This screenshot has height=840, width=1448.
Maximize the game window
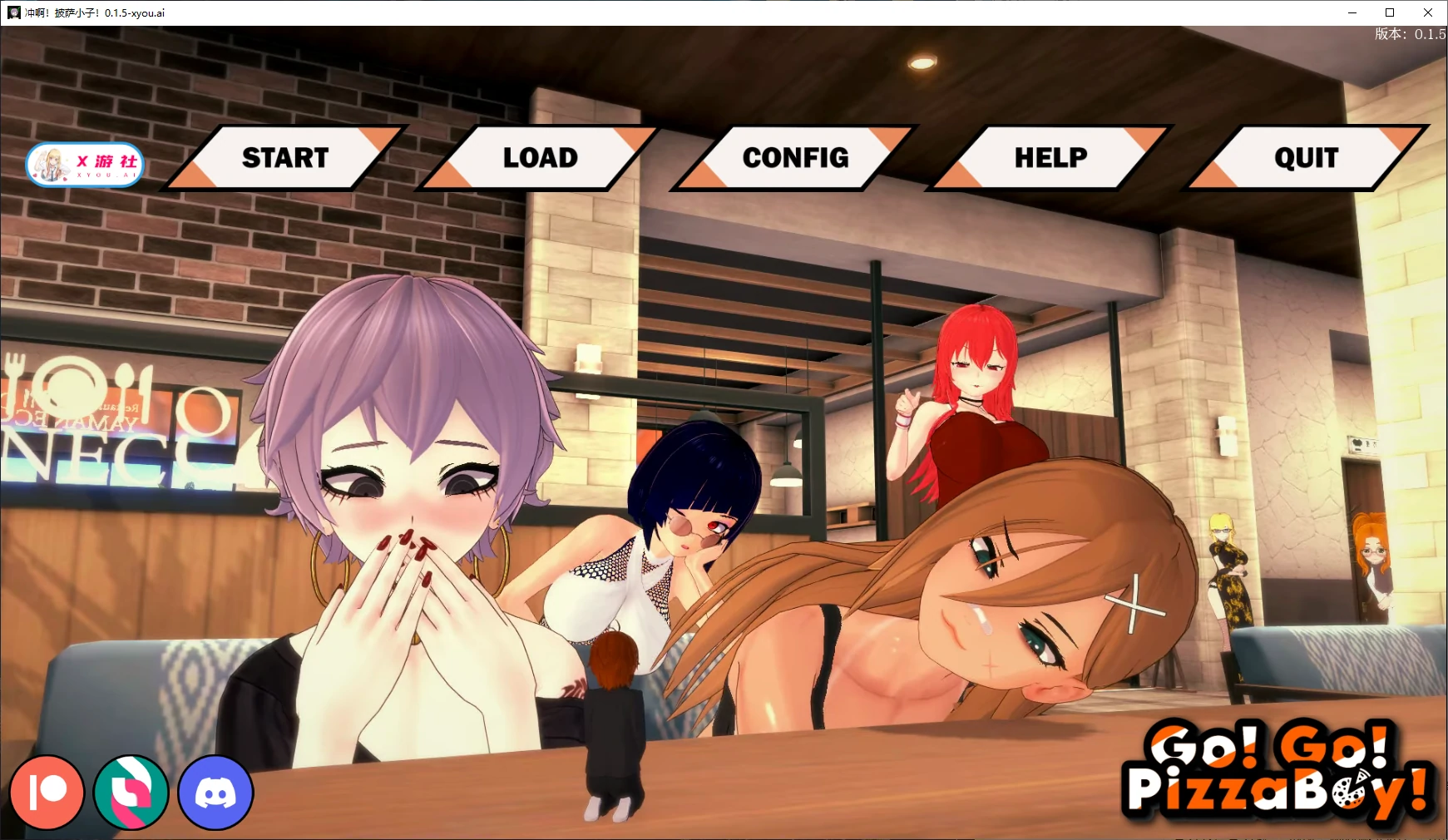pyautogui.click(x=1389, y=12)
